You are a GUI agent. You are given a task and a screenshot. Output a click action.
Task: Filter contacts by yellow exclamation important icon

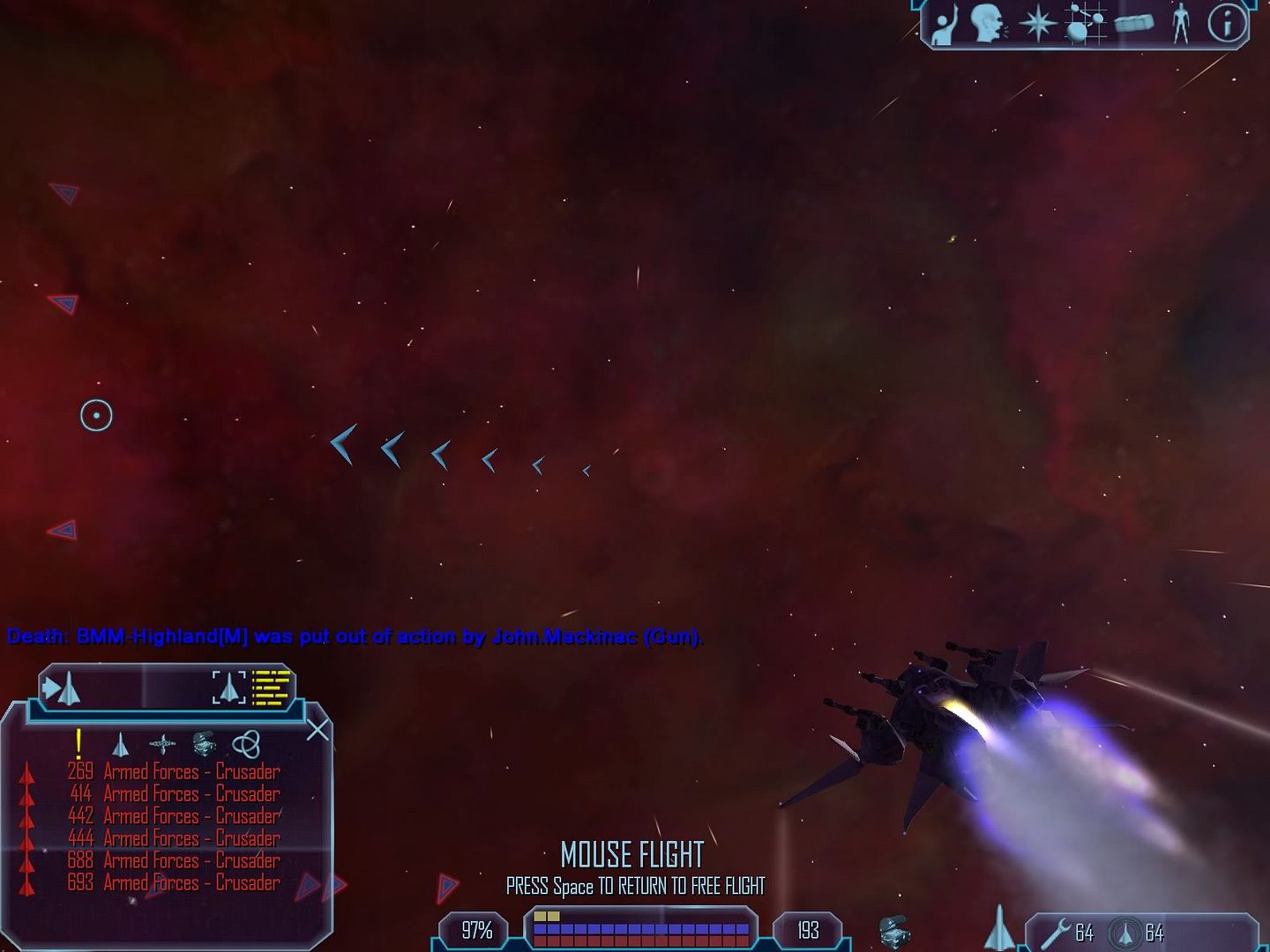pos(78,743)
